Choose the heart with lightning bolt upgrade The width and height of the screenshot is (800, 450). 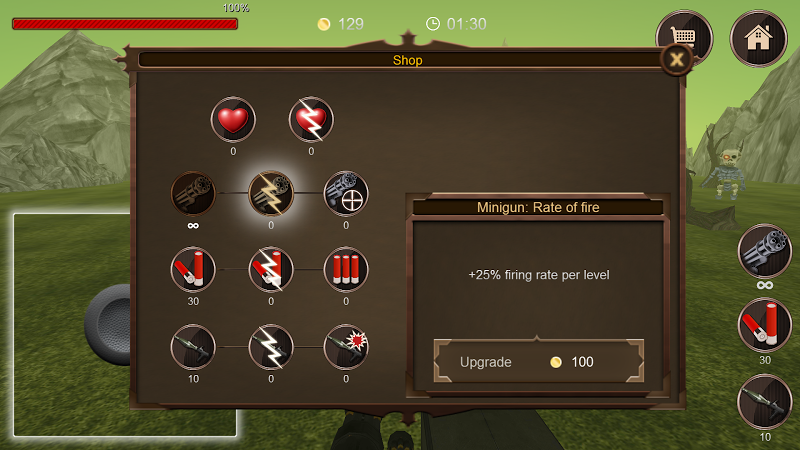pyautogui.click(x=311, y=121)
